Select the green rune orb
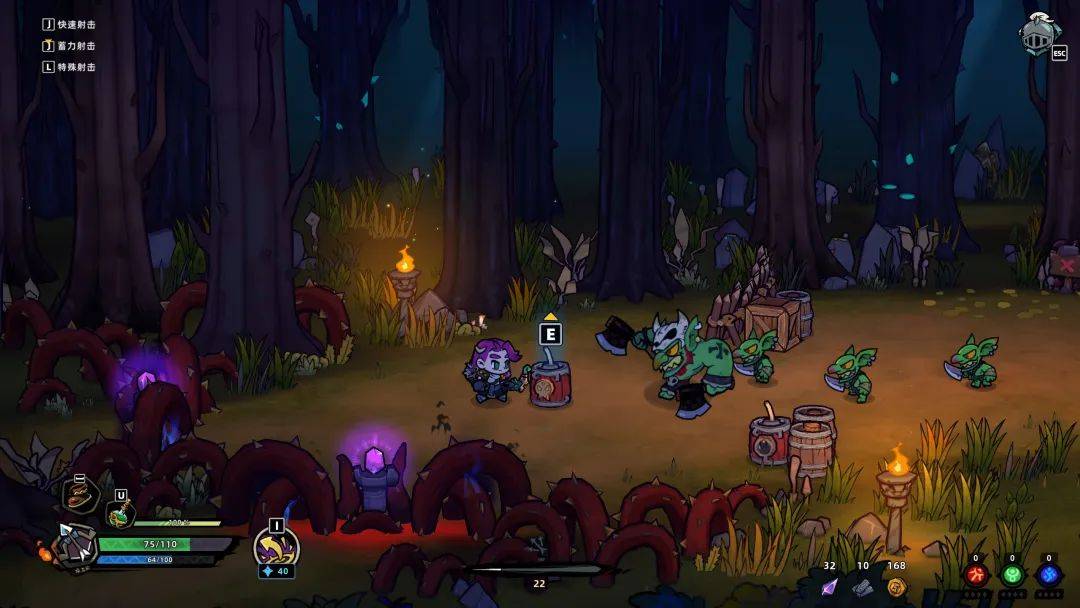The height and width of the screenshot is (608, 1080). click(1012, 576)
